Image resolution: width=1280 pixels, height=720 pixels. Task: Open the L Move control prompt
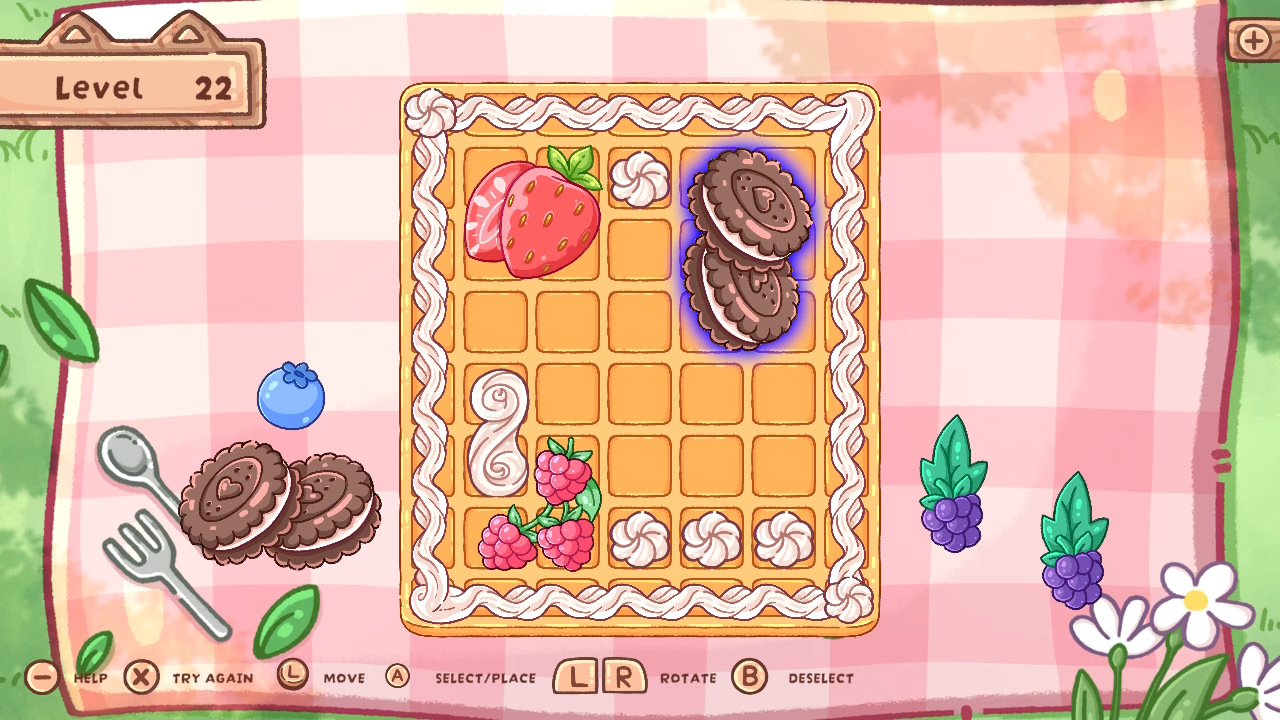coord(293,677)
